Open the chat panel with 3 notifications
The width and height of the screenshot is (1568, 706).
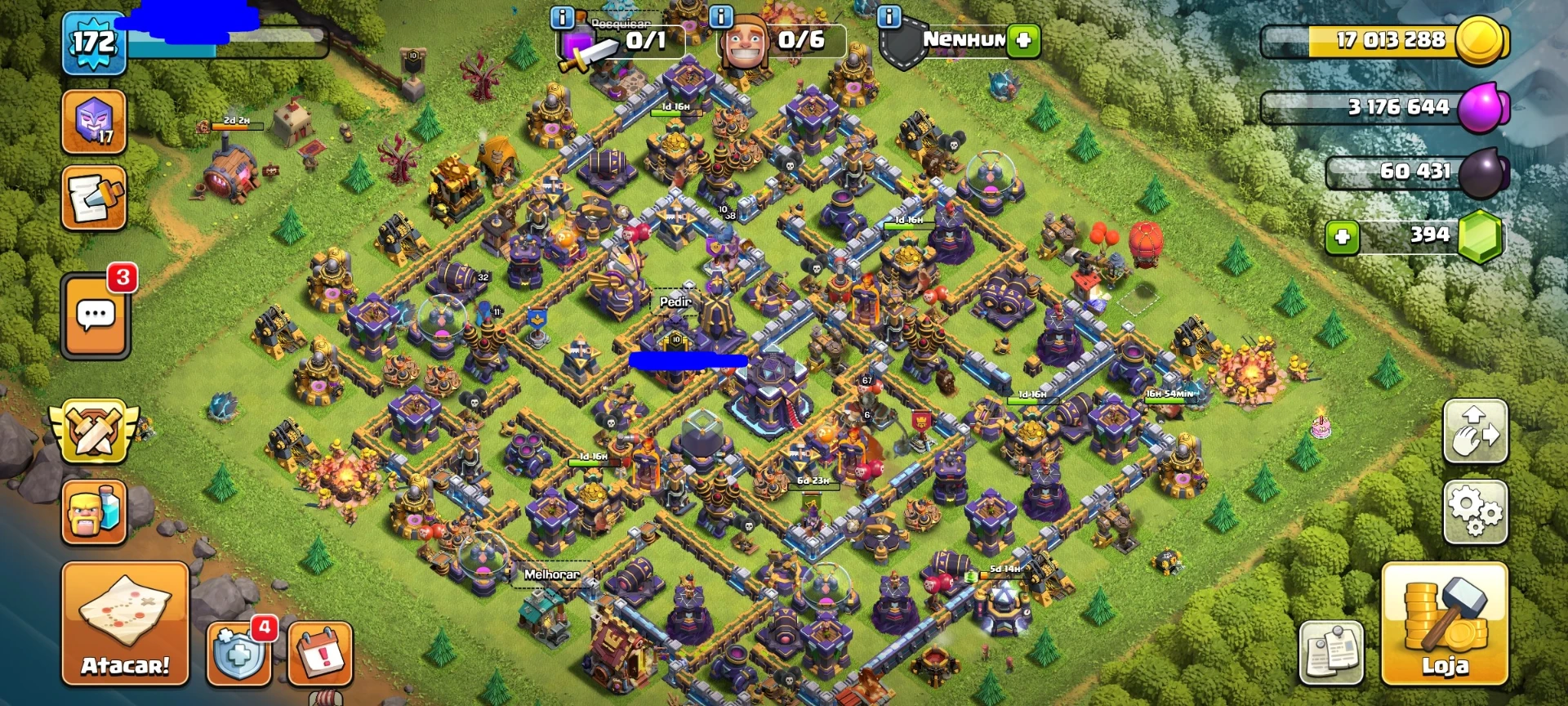click(x=94, y=316)
